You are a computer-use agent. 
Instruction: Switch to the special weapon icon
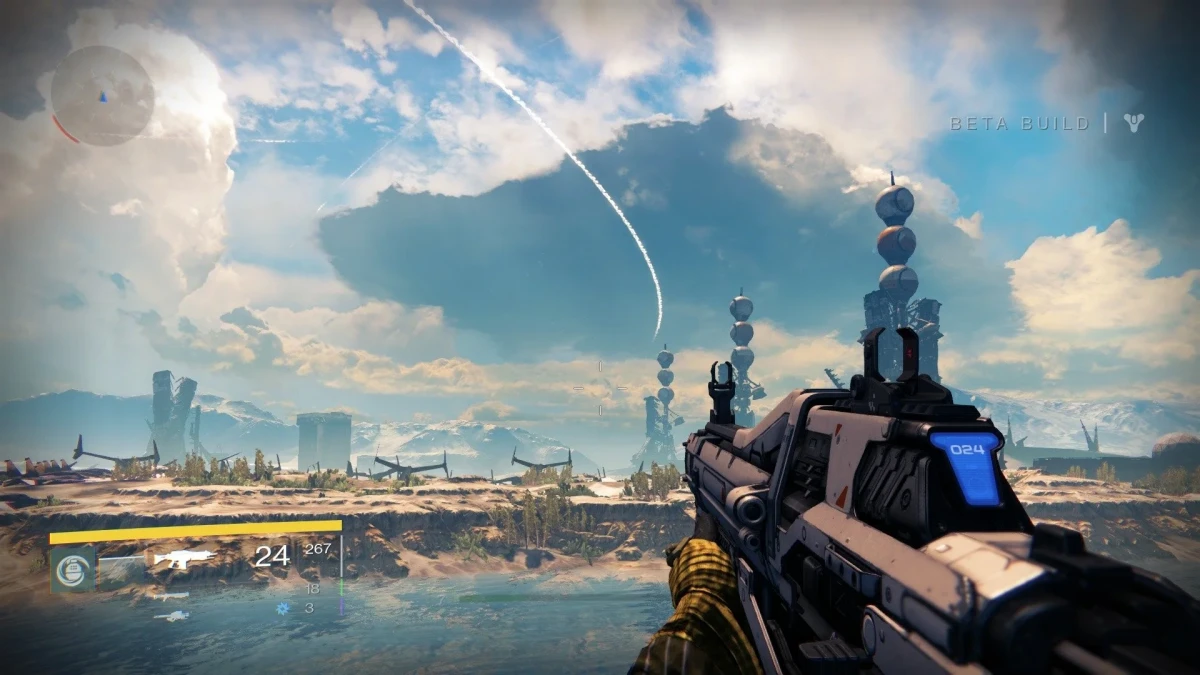170,596
